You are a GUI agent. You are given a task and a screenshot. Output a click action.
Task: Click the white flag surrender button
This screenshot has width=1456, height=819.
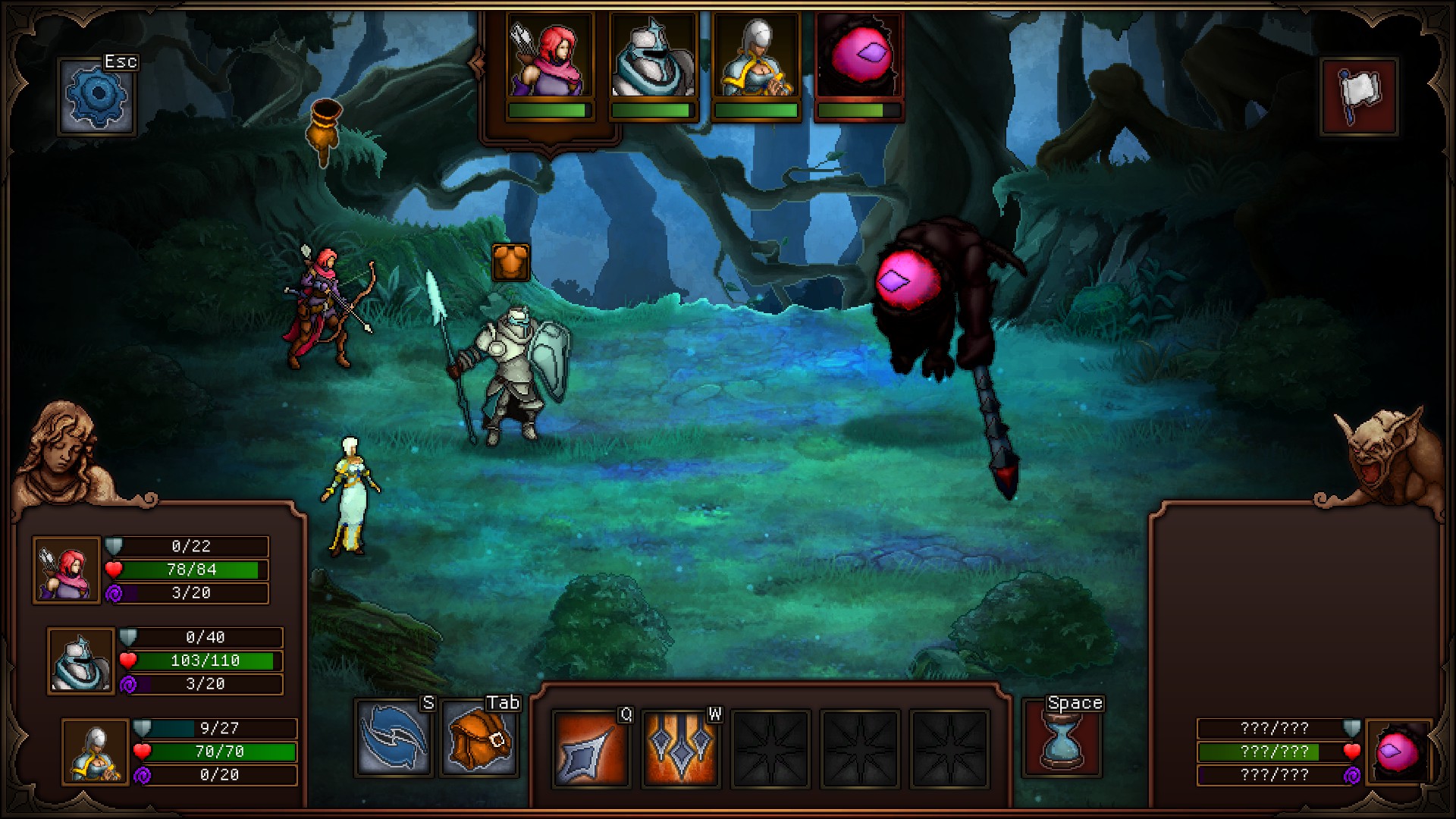[x=1359, y=96]
